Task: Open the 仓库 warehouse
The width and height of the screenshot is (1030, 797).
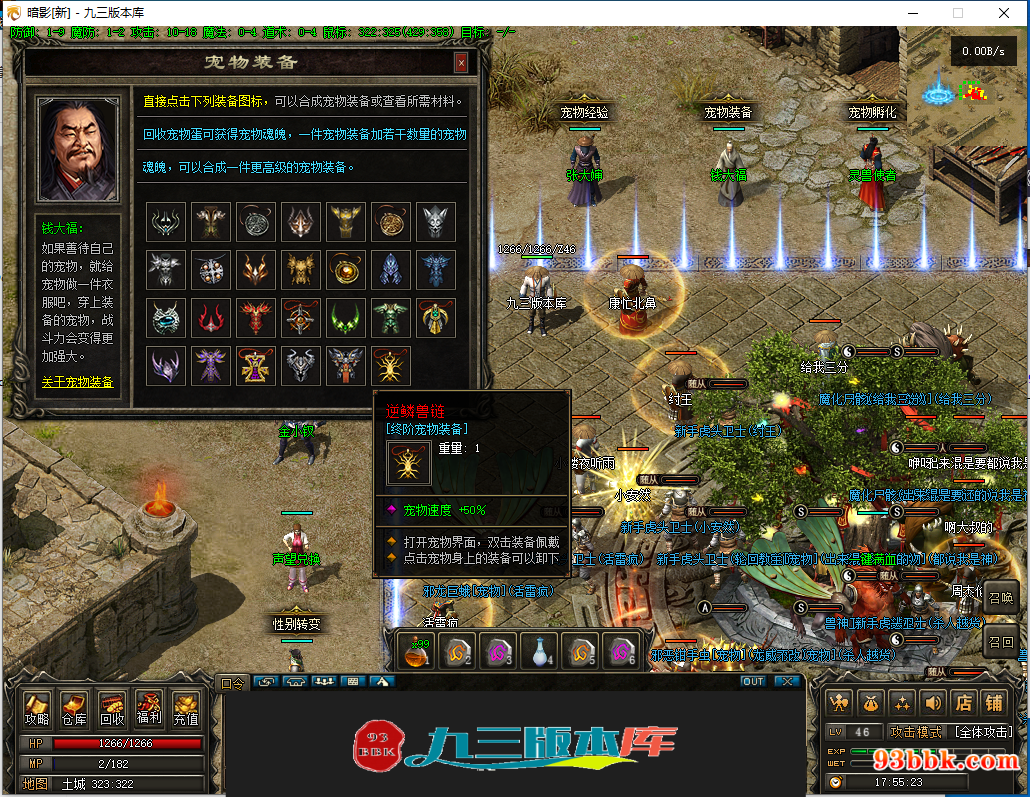Action: click(74, 709)
